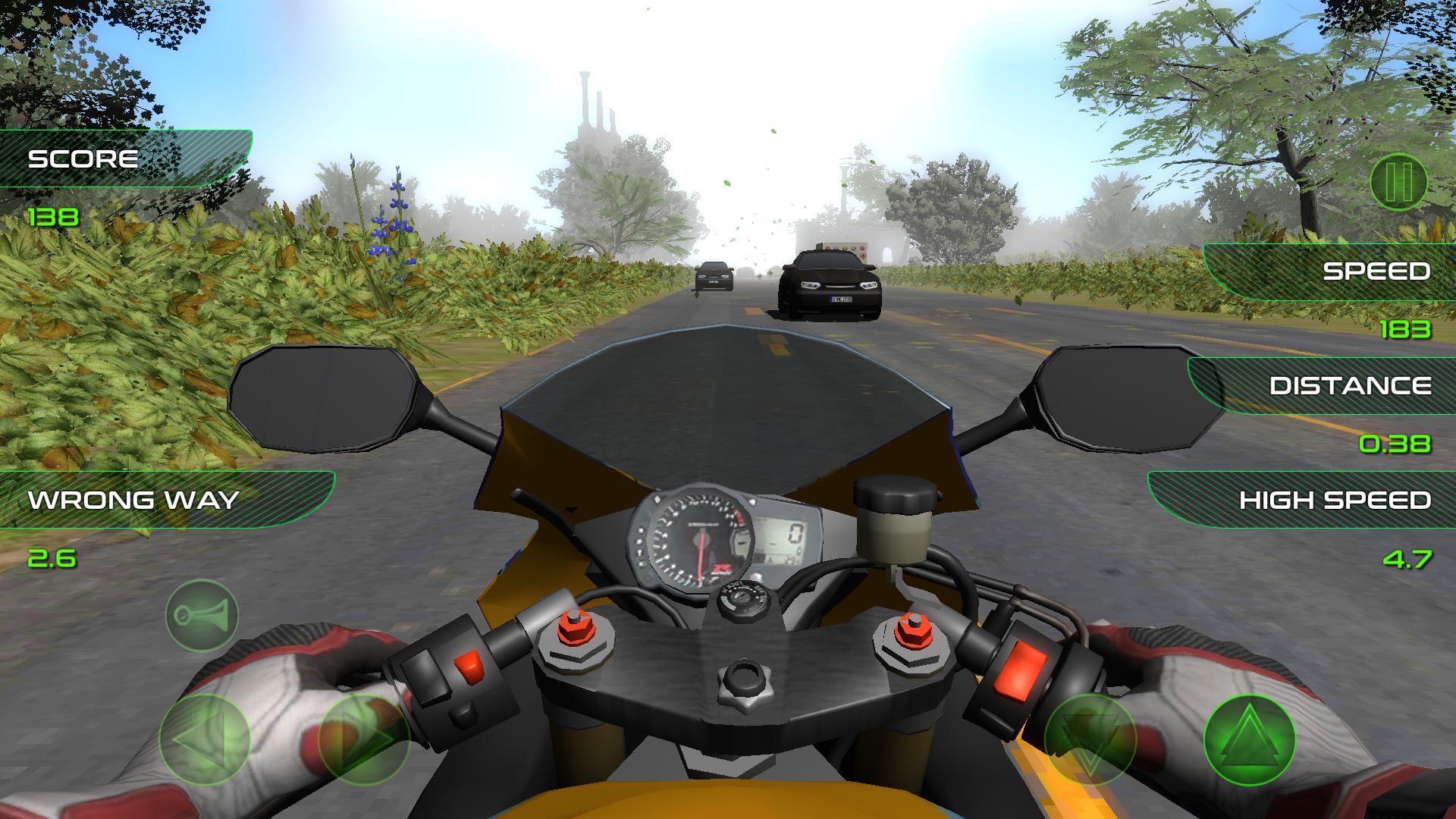Click the SCORE panel header

pos(83,158)
